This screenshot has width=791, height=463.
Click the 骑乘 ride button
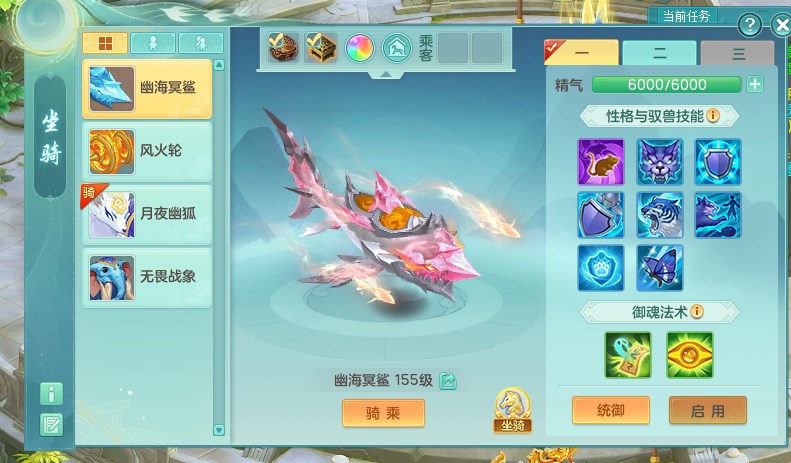coord(383,413)
